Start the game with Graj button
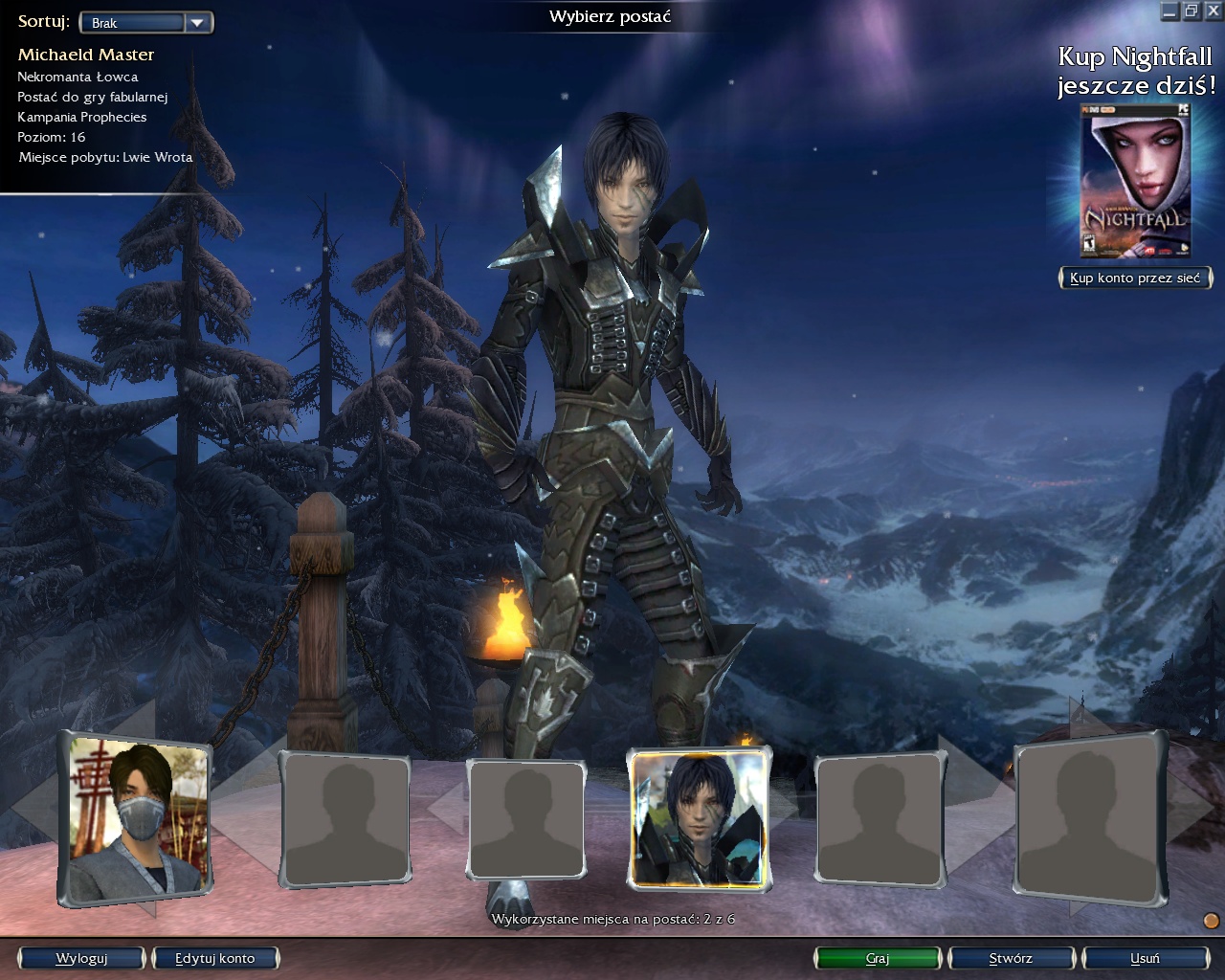The height and width of the screenshot is (980, 1225). coord(878,958)
